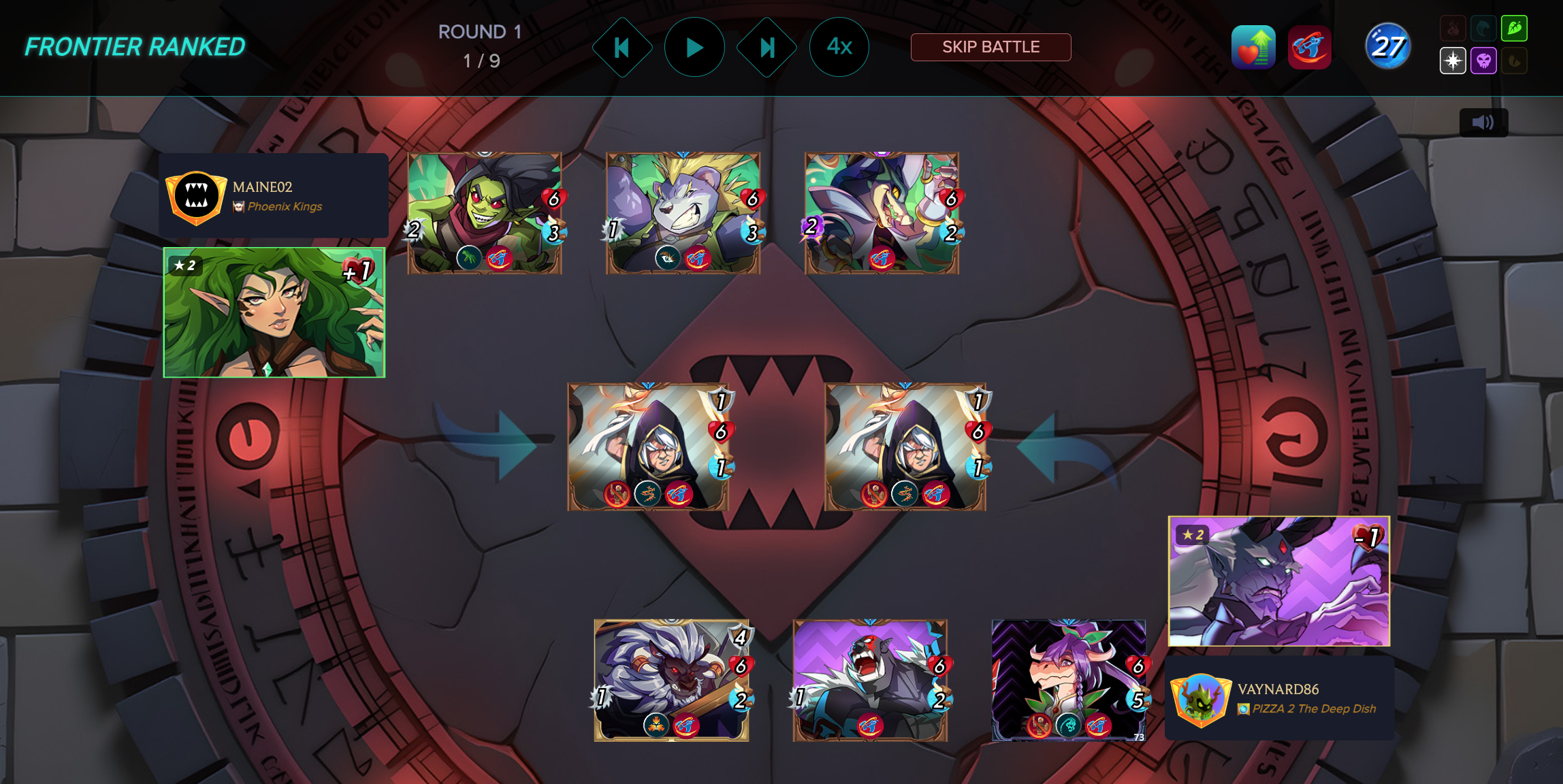Image resolution: width=1563 pixels, height=784 pixels.
Task: Click the SKIP BATTLE button
Action: (990, 47)
